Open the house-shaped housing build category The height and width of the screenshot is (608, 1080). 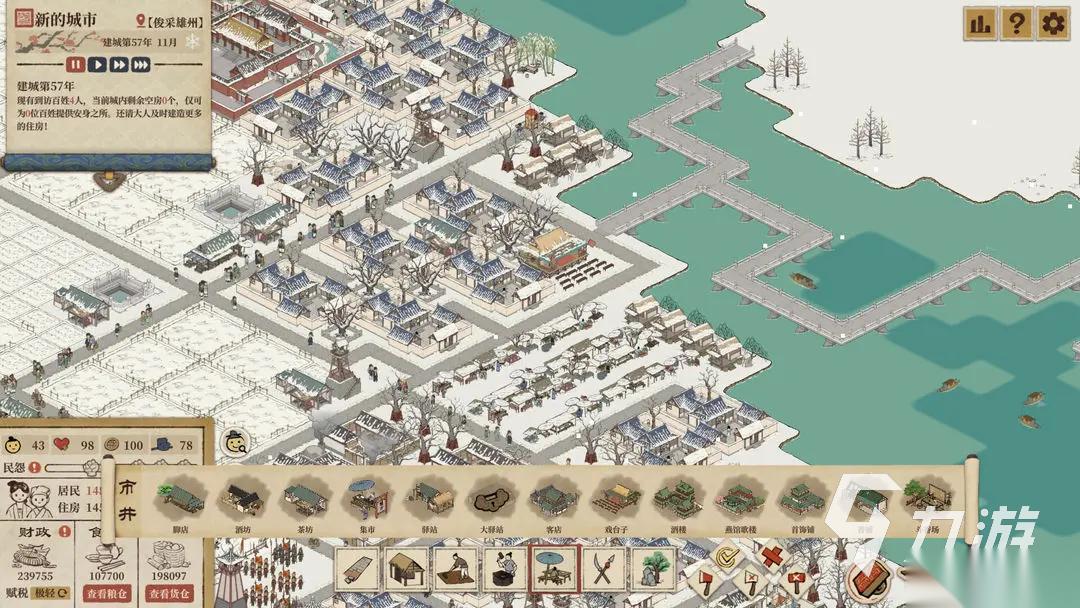(x=407, y=569)
